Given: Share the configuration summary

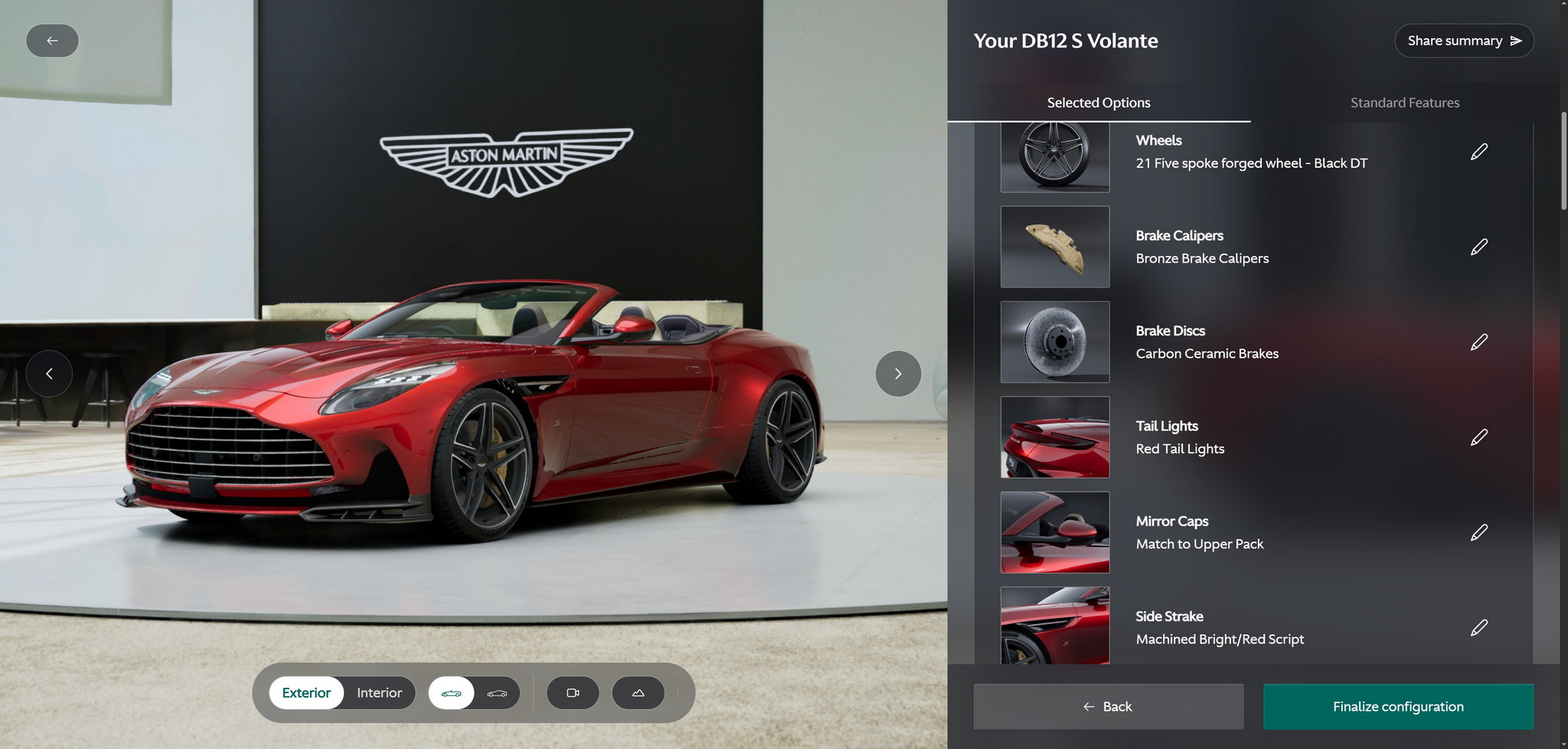Looking at the screenshot, I should 1463,41.
